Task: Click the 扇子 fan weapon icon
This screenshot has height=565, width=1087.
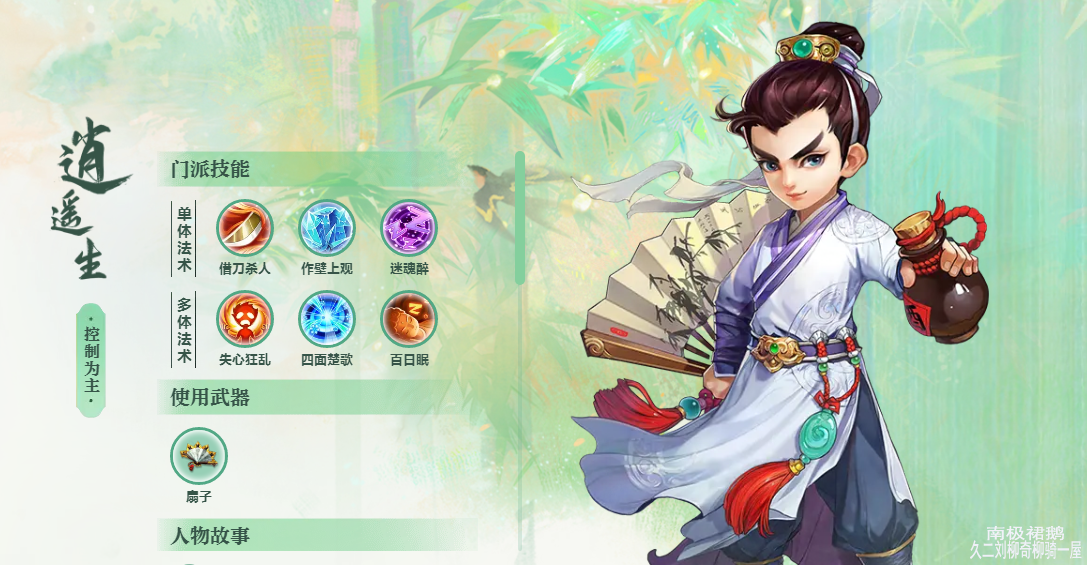Action: point(199,456)
